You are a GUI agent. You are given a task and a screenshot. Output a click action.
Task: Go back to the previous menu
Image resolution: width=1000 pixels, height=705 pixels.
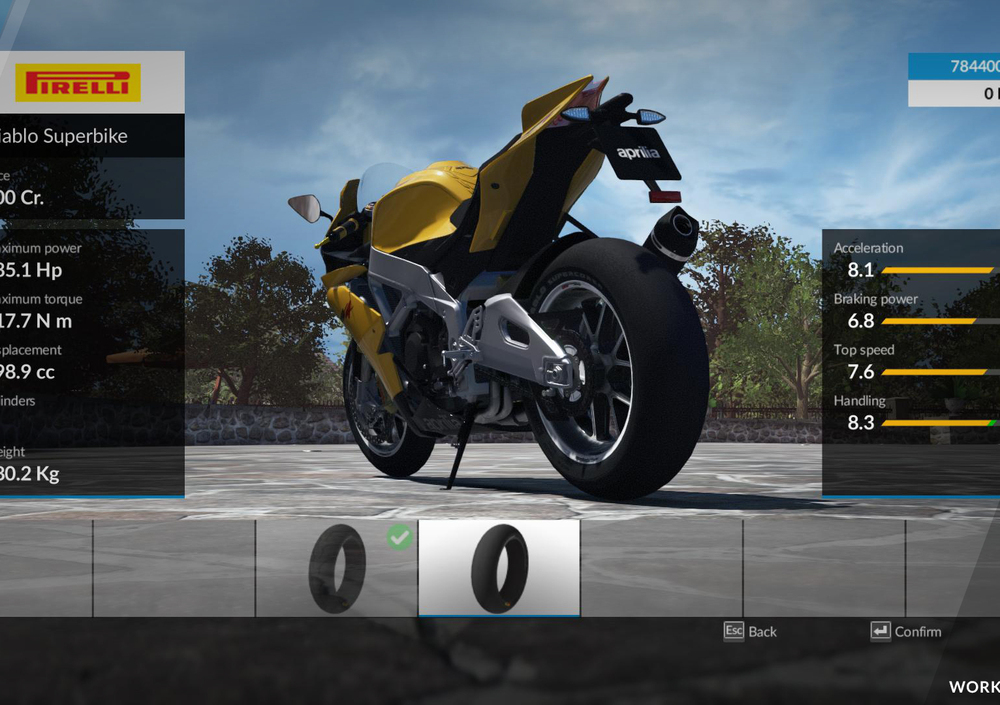(750, 631)
